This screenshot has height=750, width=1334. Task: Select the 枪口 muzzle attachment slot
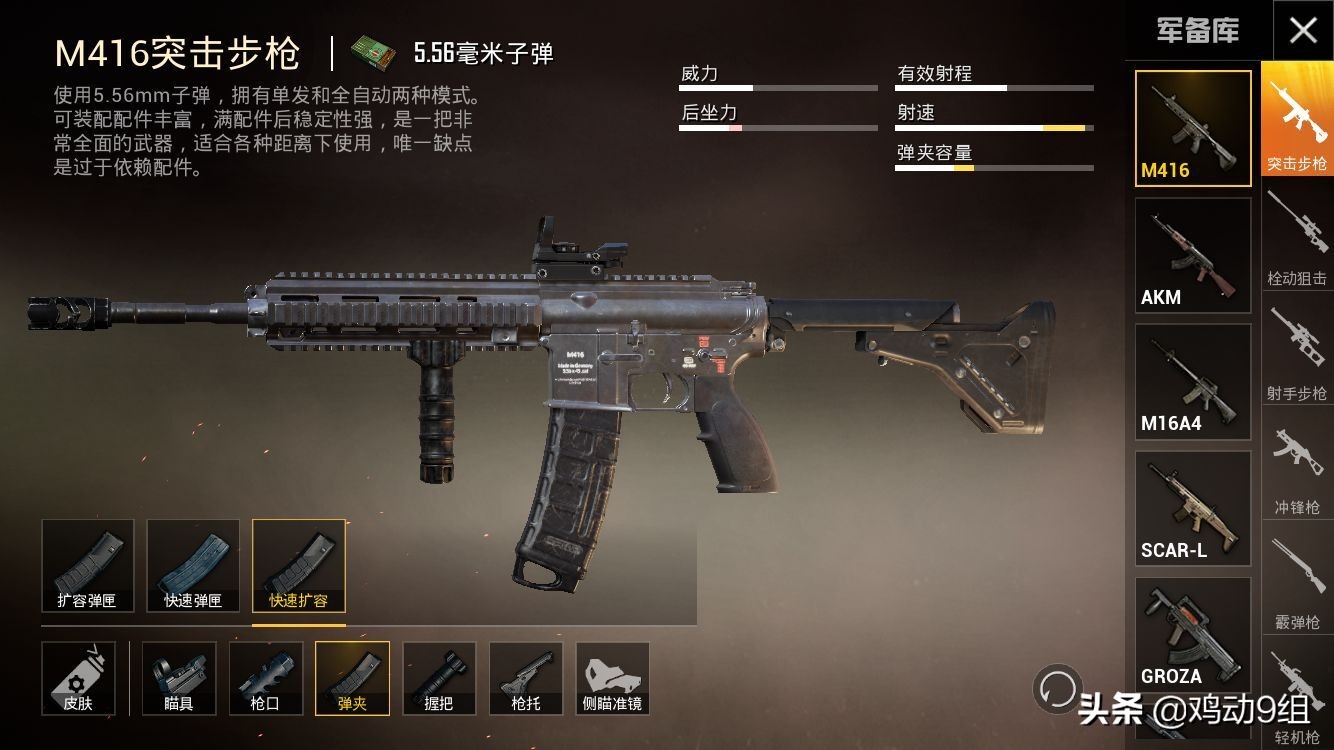(265, 678)
